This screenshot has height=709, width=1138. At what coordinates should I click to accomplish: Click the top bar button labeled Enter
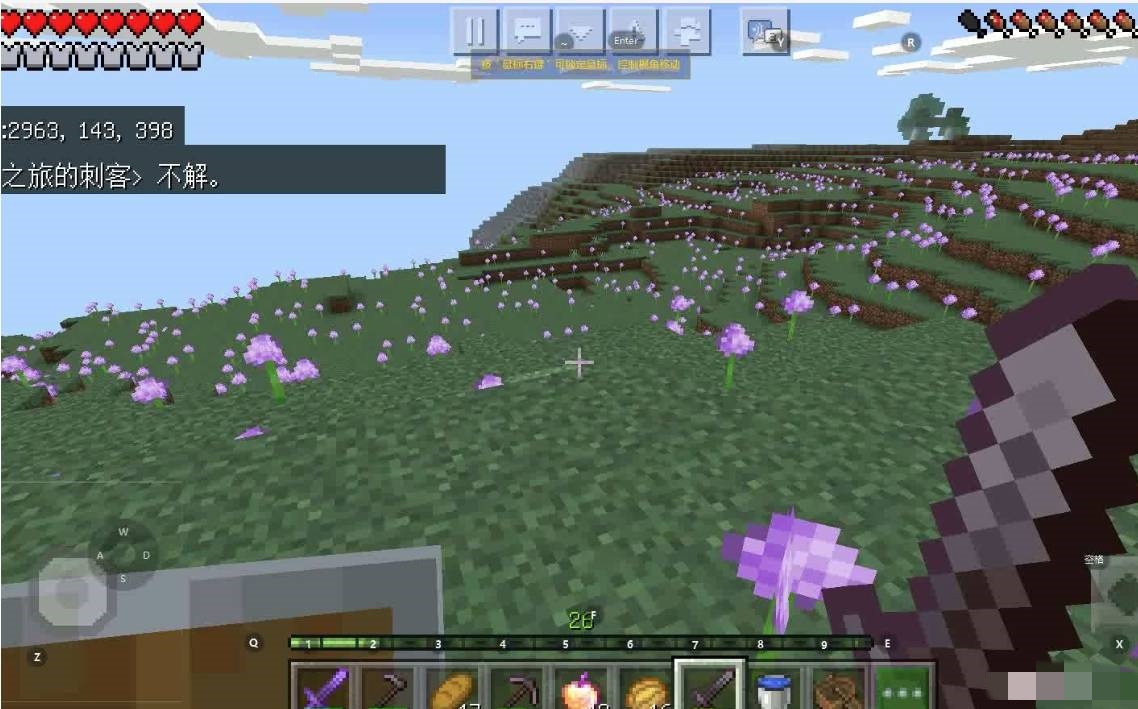[633, 31]
